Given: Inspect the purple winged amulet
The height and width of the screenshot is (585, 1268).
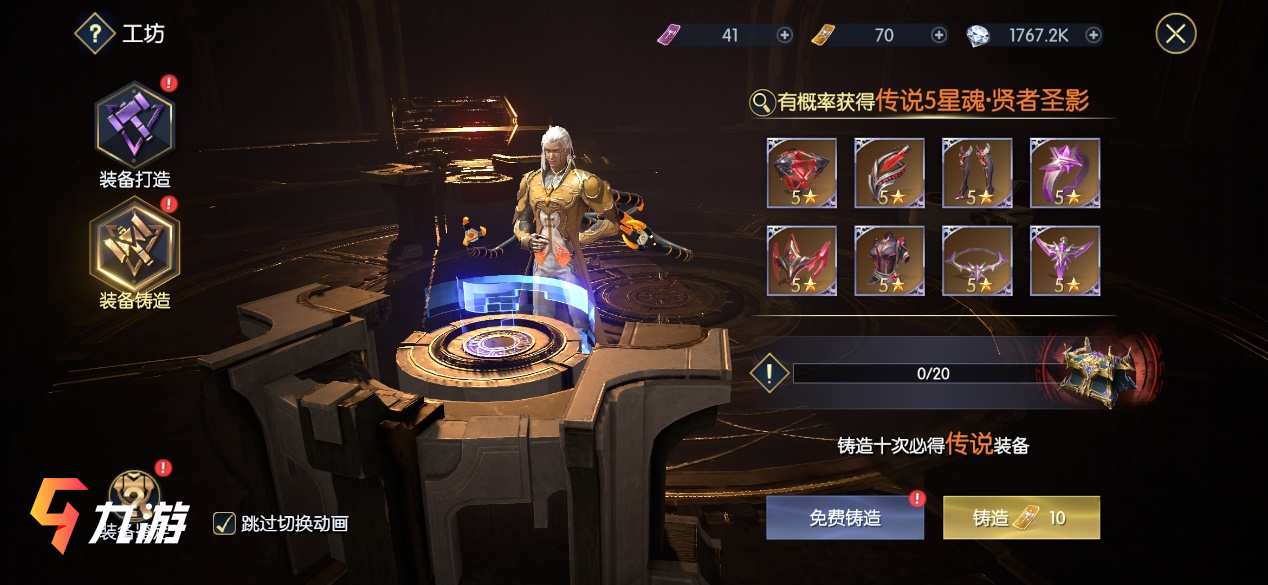Looking at the screenshot, I should [x=1065, y=261].
